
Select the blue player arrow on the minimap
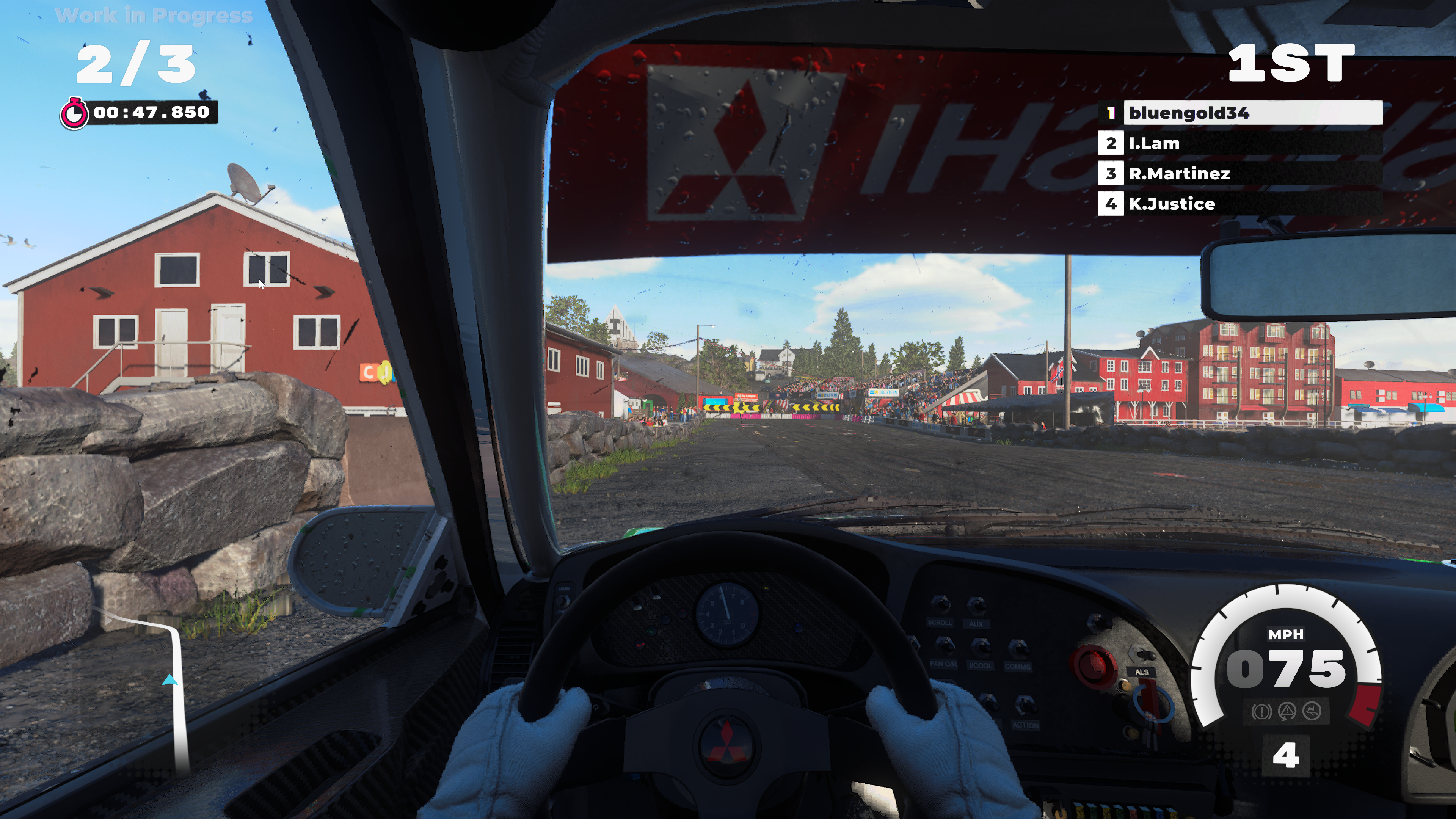[x=169, y=680]
